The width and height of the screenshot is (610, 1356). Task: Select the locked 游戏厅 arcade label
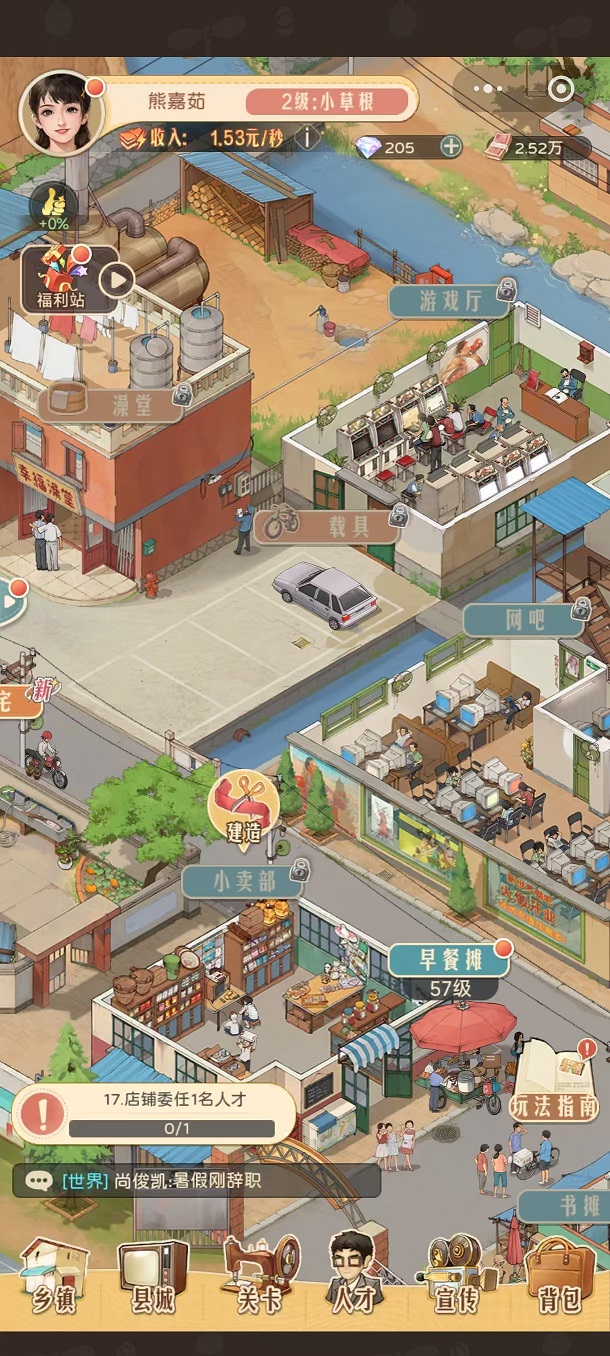450,300
